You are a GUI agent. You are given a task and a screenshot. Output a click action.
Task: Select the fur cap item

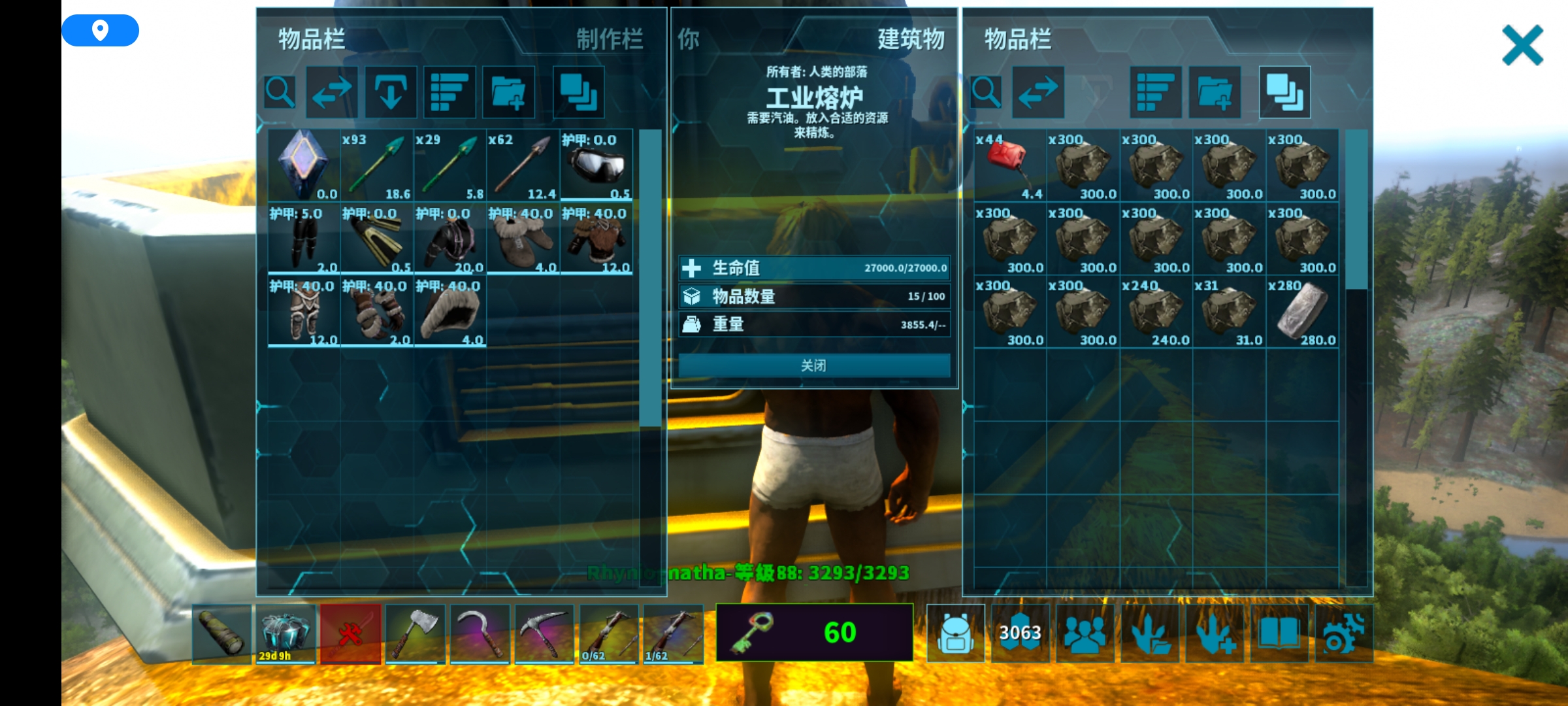point(449,312)
